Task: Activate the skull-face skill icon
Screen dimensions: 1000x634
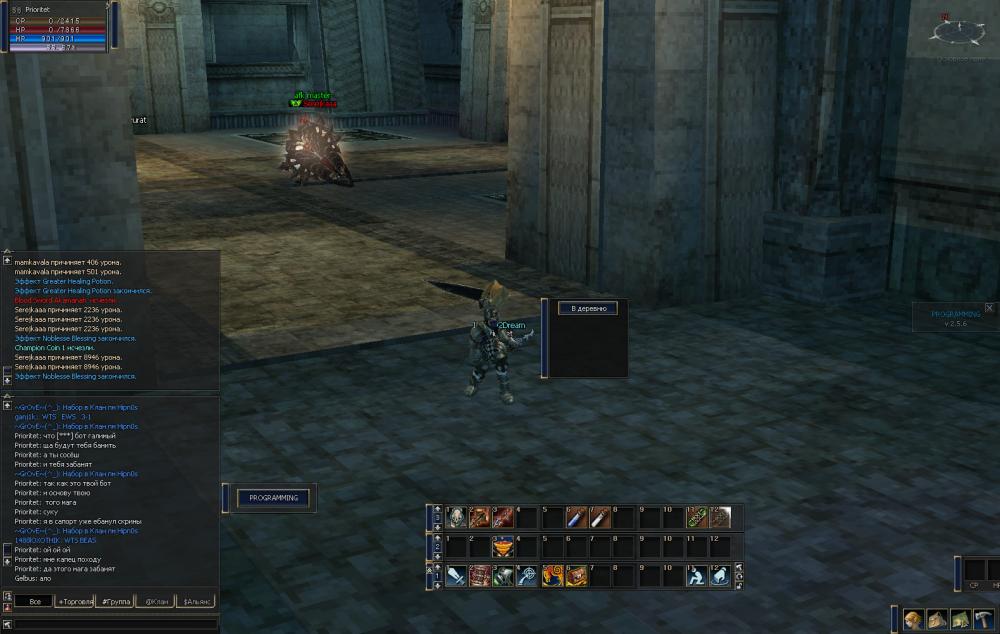Action: pyautogui.click(x=456, y=517)
